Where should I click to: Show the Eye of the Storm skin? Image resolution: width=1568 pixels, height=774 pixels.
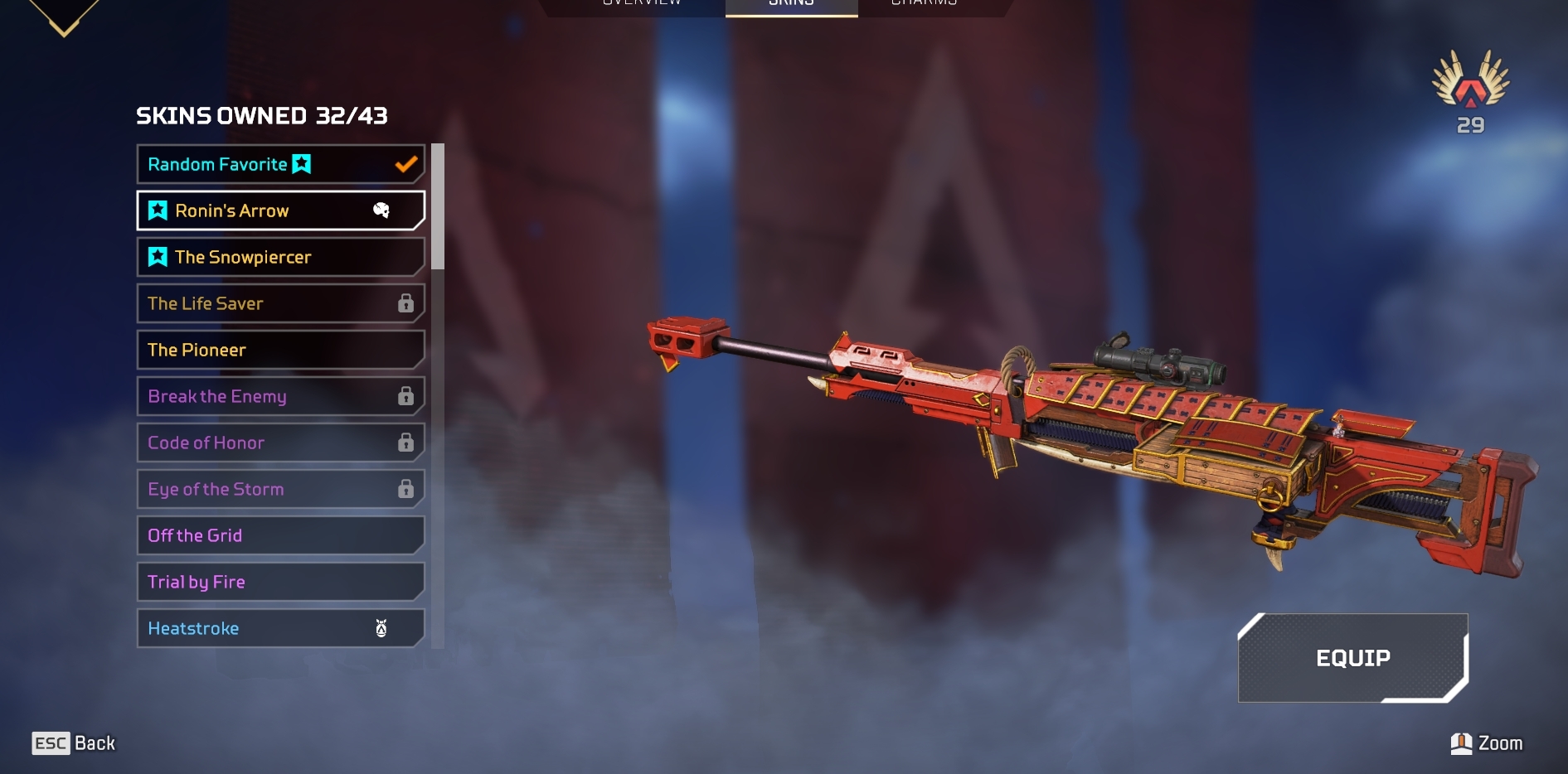pos(280,489)
